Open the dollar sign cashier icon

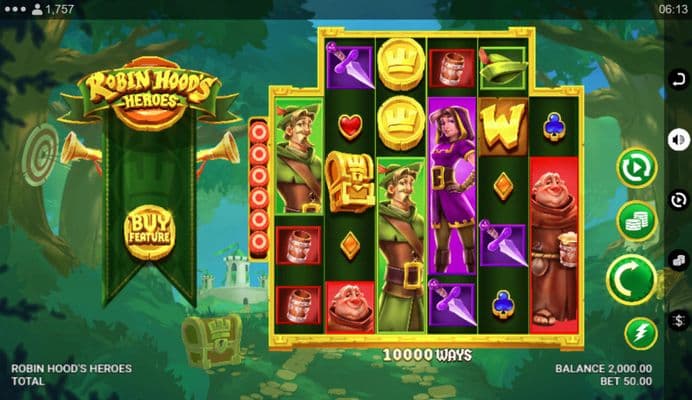[680, 321]
